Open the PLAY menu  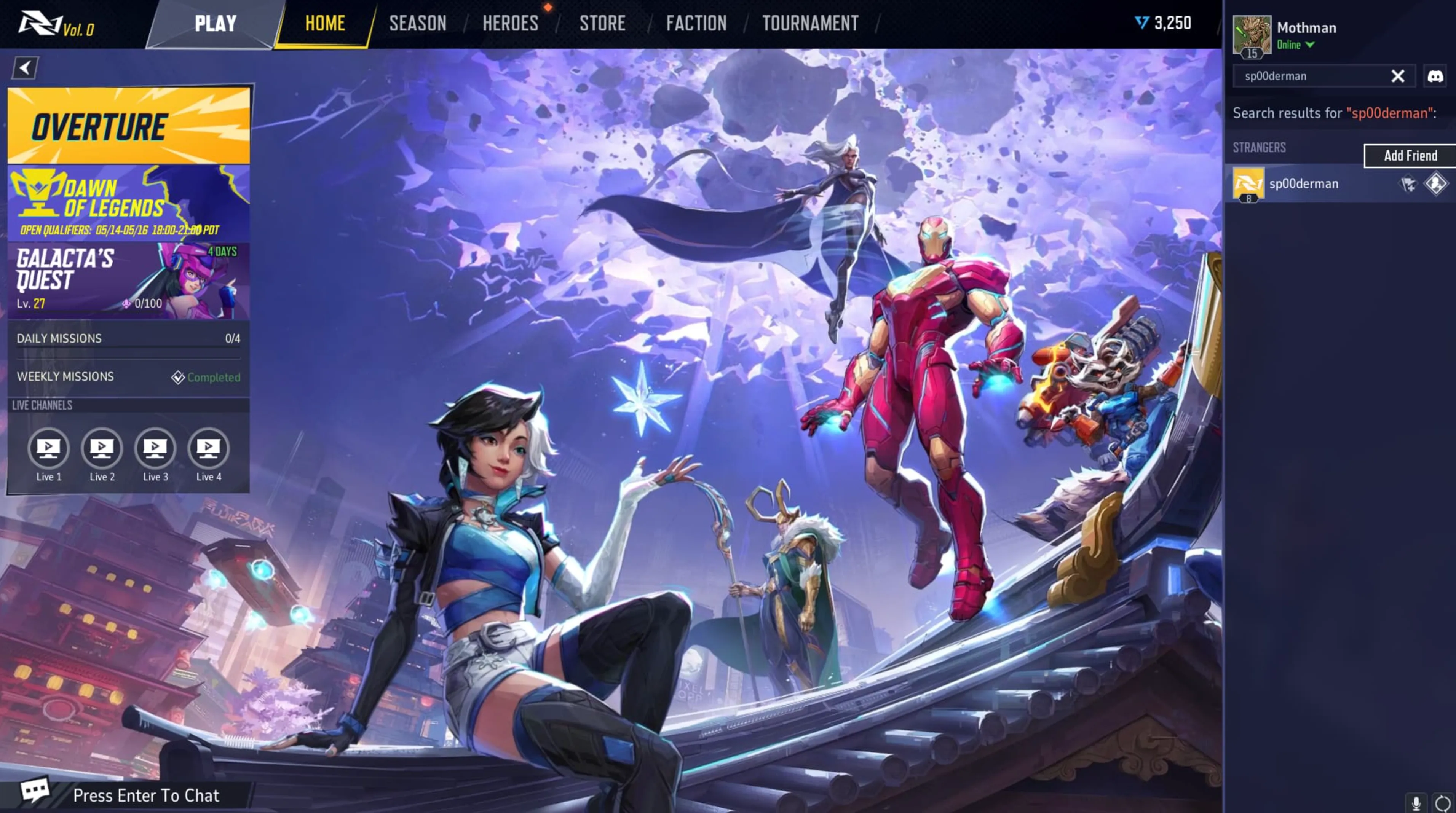[216, 24]
